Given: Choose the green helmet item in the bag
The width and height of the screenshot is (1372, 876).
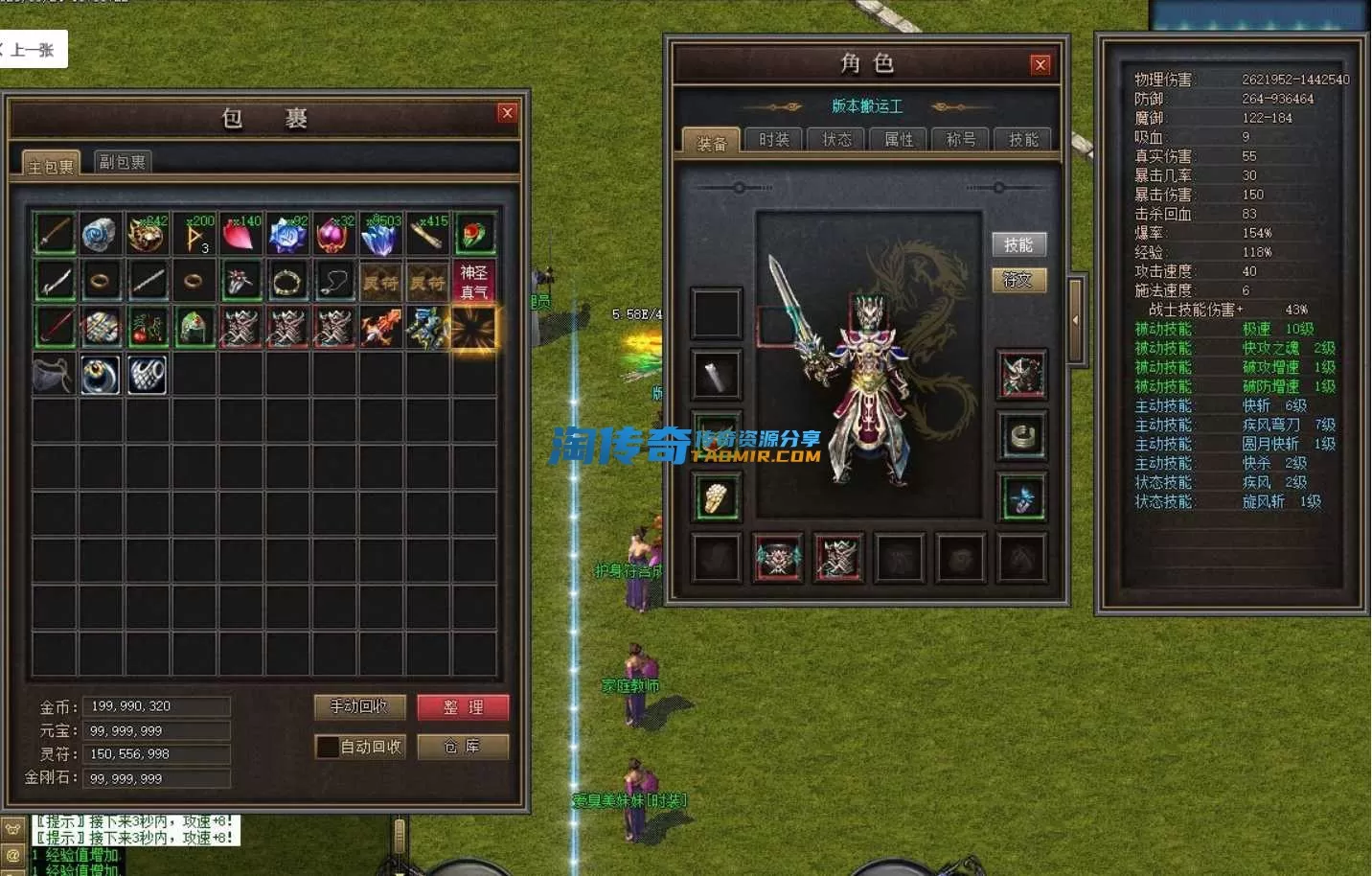Looking at the screenshot, I should [194, 328].
